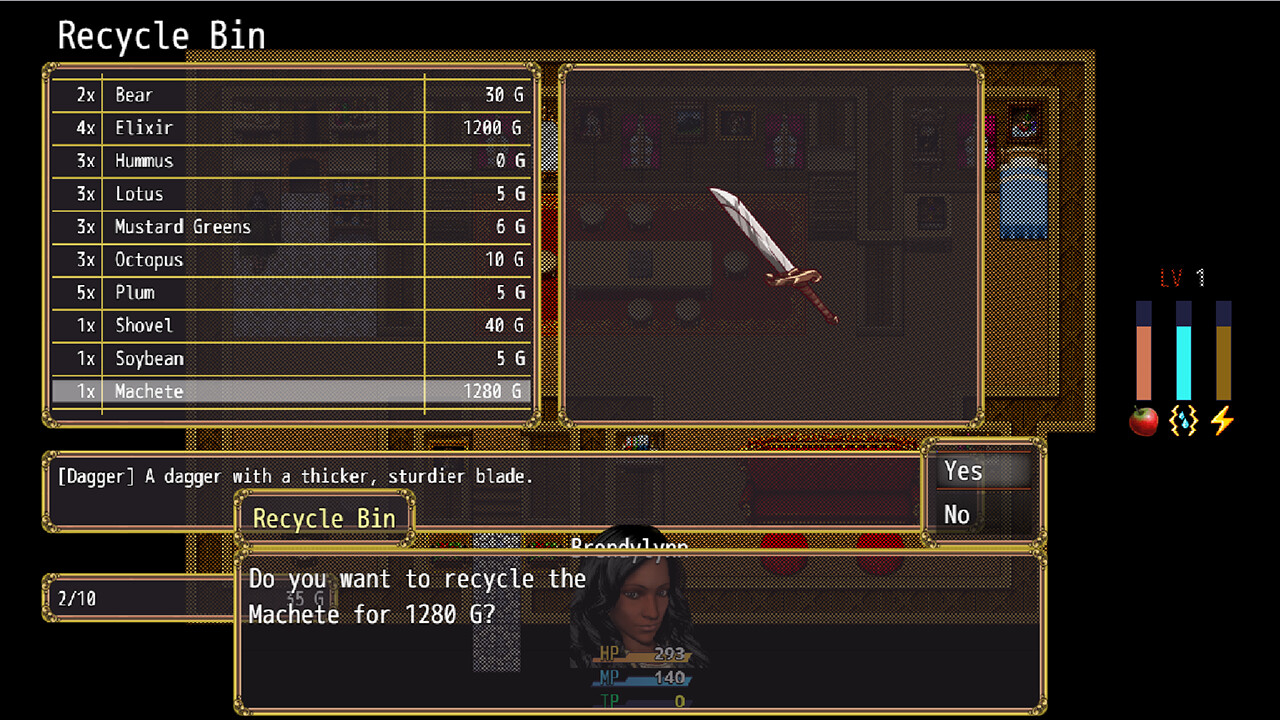The width and height of the screenshot is (1280, 720).
Task: Click the Recycle Bin speaker name plate
Action: click(323, 518)
